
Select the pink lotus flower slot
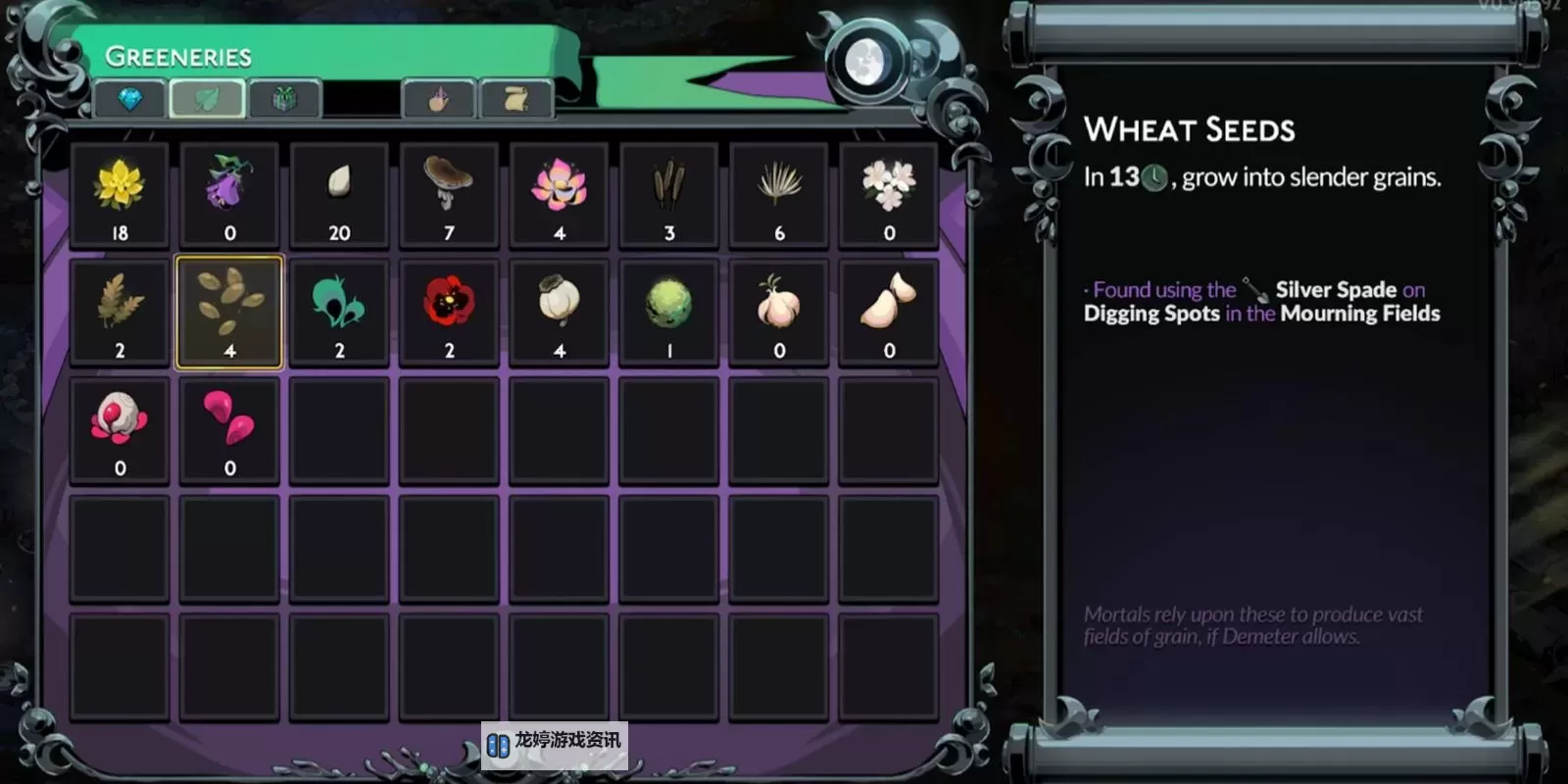click(x=559, y=195)
